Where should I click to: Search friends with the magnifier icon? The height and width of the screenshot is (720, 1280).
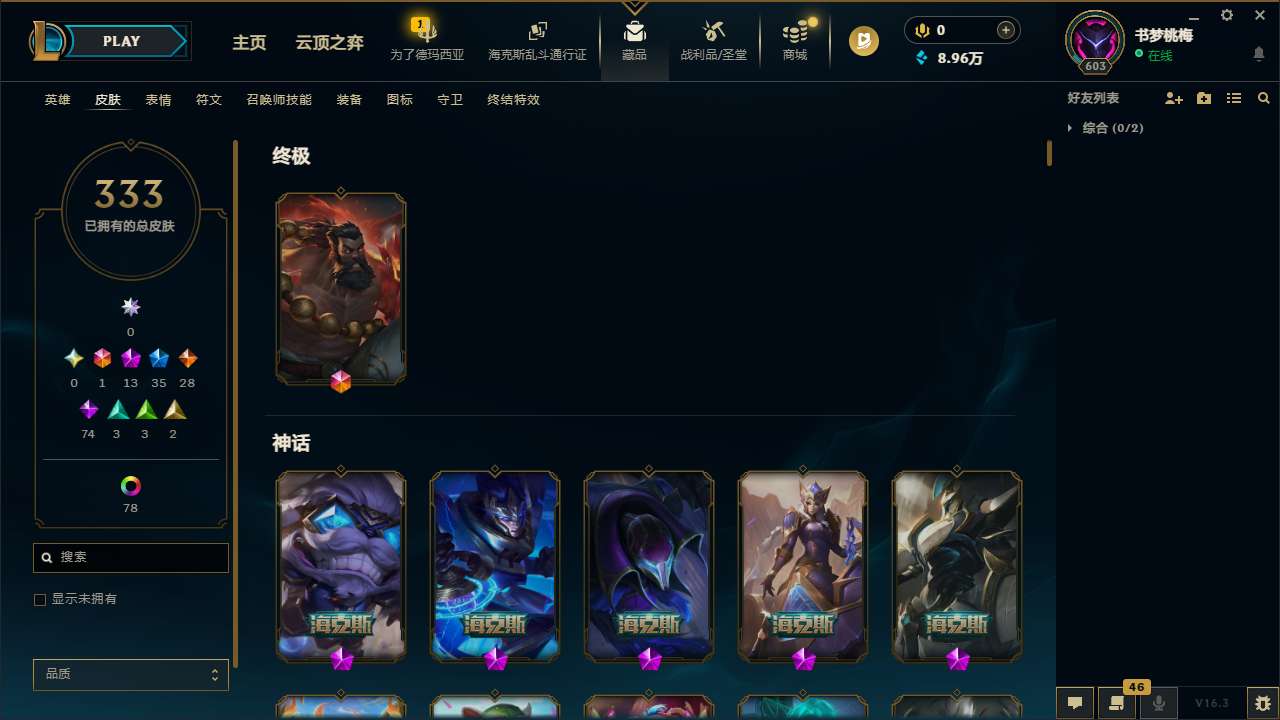click(1263, 98)
